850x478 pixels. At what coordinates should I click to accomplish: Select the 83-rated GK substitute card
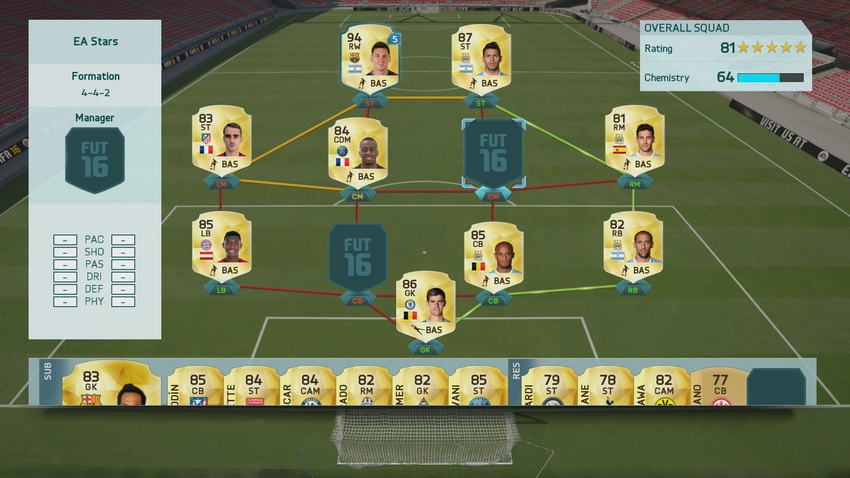(x=111, y=385)
